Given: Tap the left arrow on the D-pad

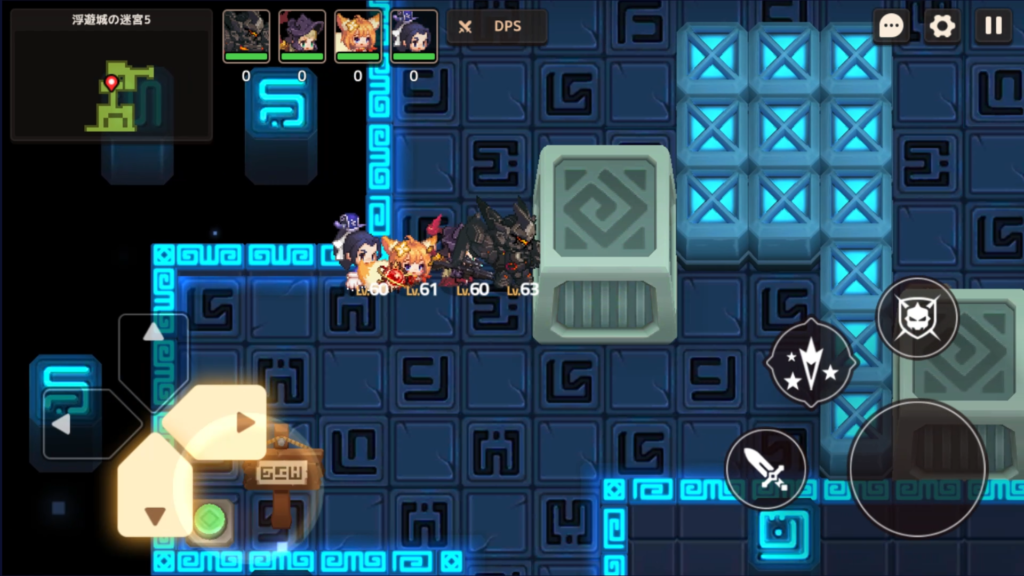Looking at the screenshot, I should [x=77, y=424].
